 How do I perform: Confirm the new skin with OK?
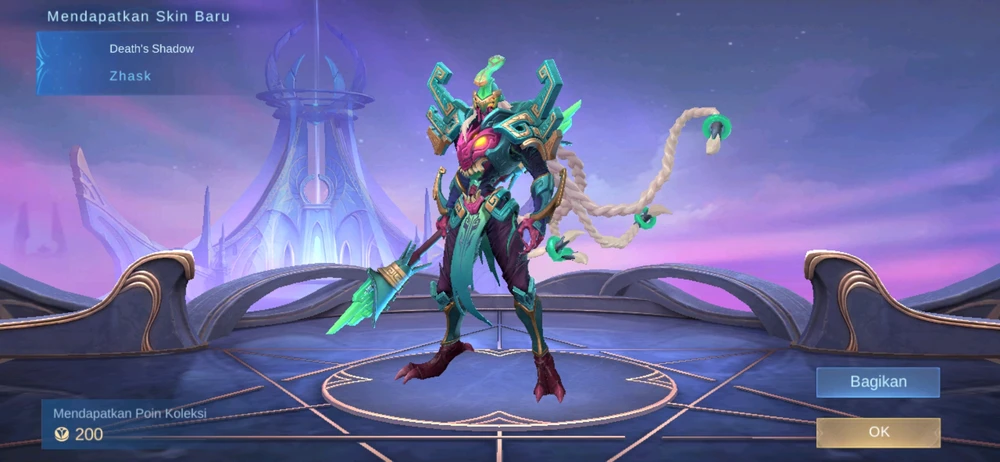click(878, 432)
